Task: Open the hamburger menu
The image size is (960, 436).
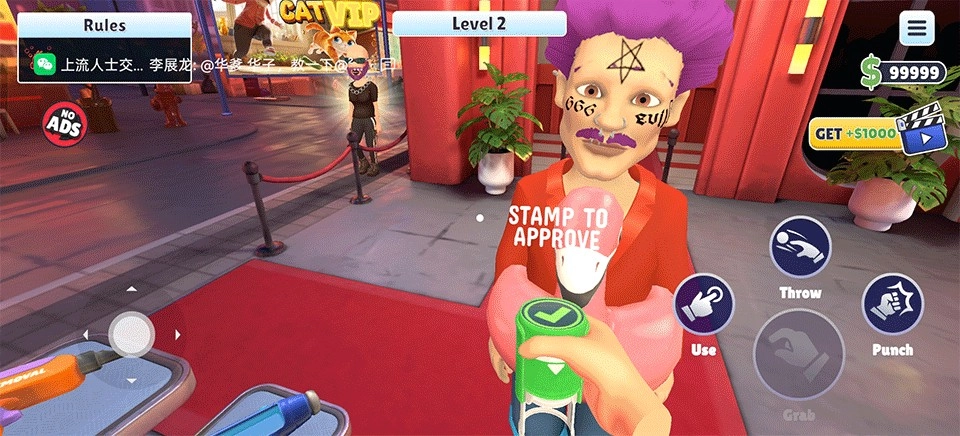Action: pos(916,28)
